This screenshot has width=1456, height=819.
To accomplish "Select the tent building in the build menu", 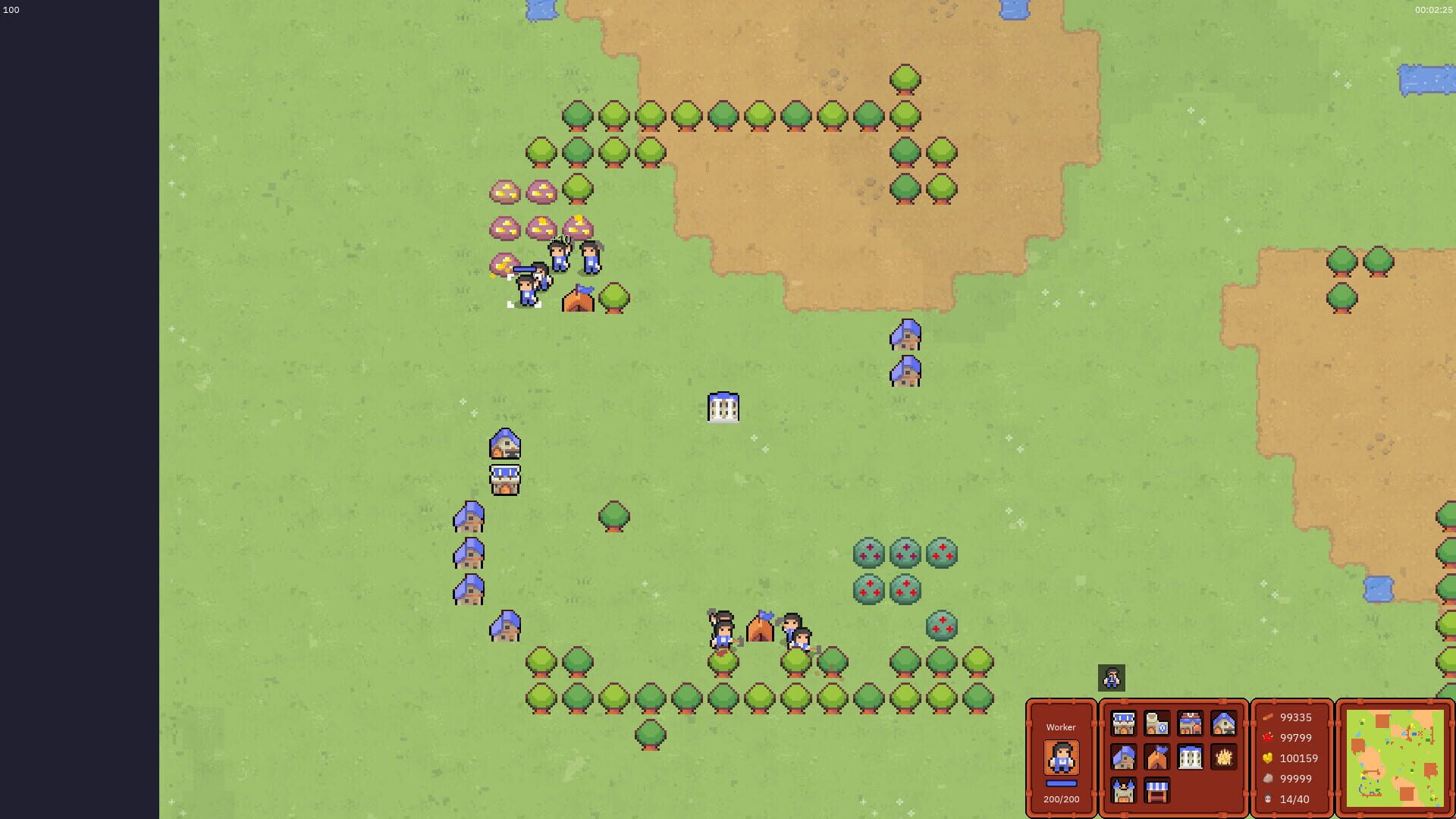I will click(x=1156, y=757).
